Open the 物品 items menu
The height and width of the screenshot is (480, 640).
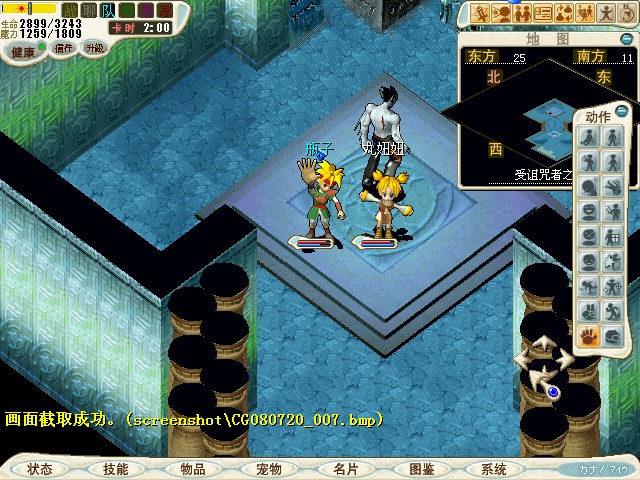click(x=193, y=469)
